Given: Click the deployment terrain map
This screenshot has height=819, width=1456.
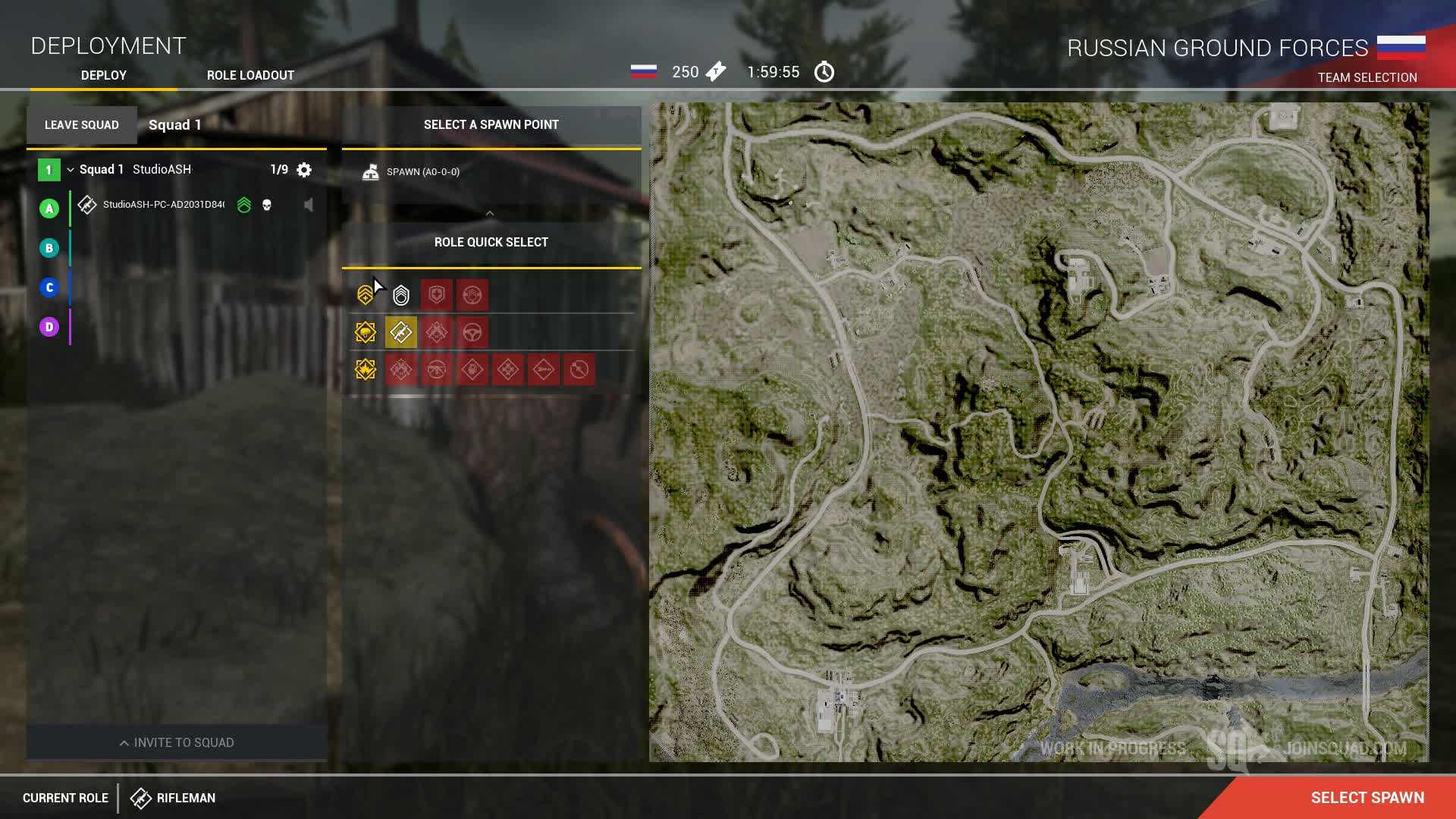Looking at the screenshot, I should point(1039,432).
